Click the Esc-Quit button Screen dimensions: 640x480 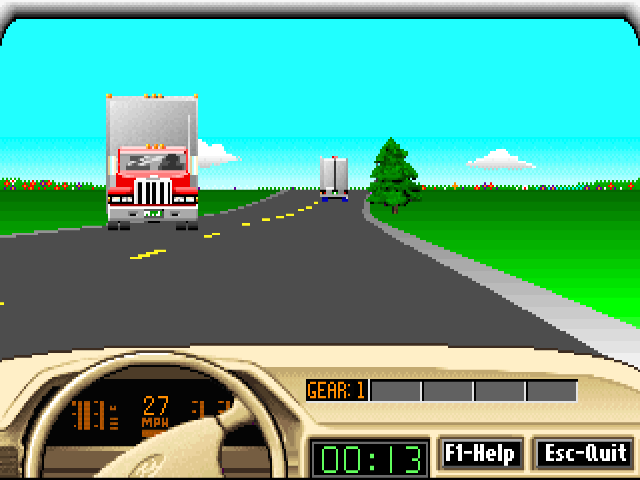(584, 453)
